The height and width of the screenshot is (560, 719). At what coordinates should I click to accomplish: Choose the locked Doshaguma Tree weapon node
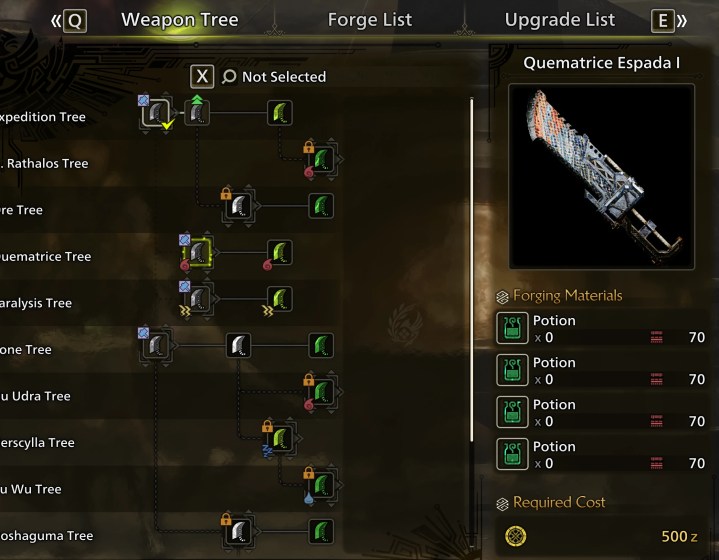pos(239,530)
